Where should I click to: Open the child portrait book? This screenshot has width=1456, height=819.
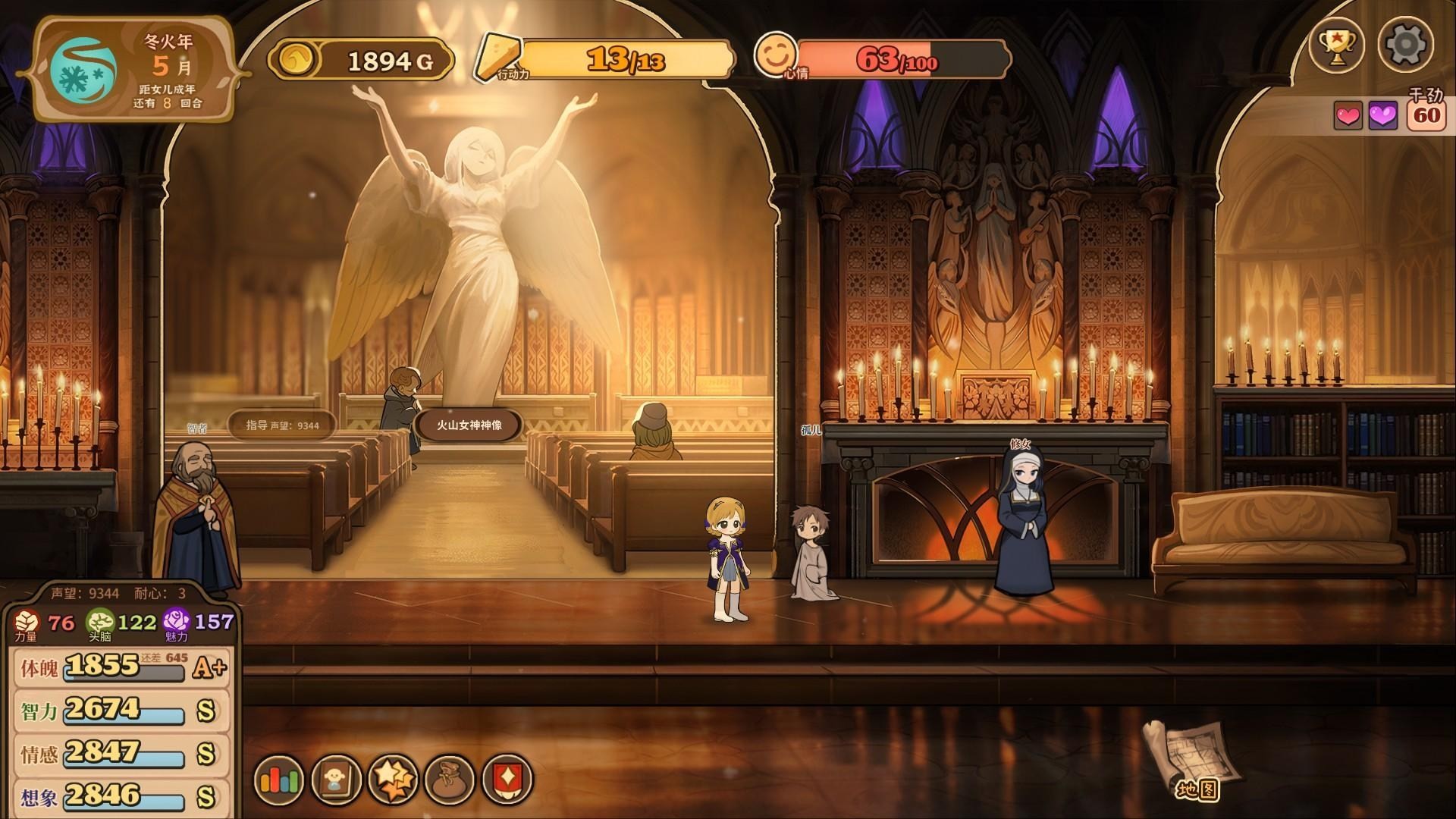(336, 780)
